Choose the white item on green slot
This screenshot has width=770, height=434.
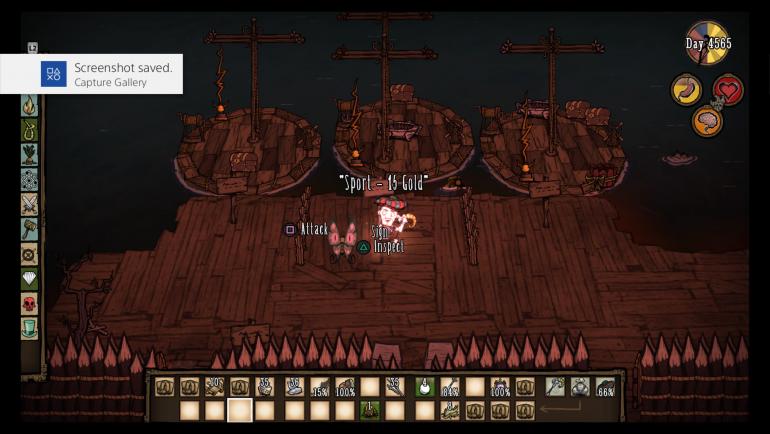click(423, 387)
